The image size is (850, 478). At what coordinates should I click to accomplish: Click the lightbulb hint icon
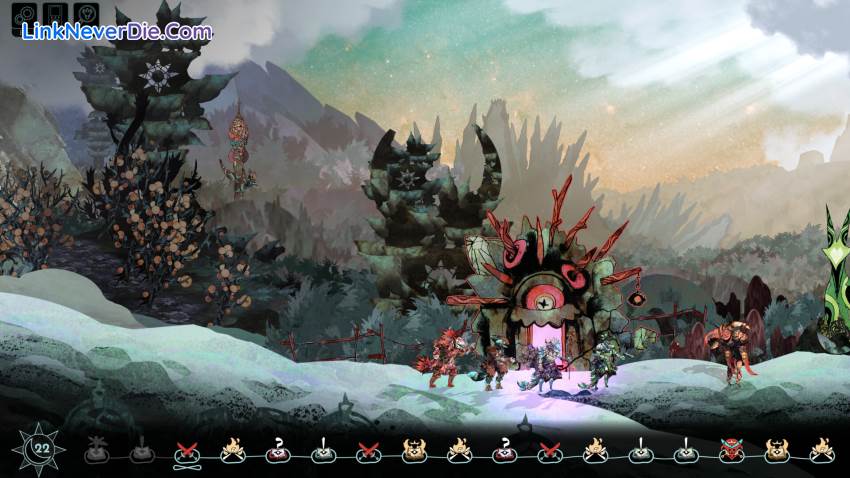coord(87,17)
